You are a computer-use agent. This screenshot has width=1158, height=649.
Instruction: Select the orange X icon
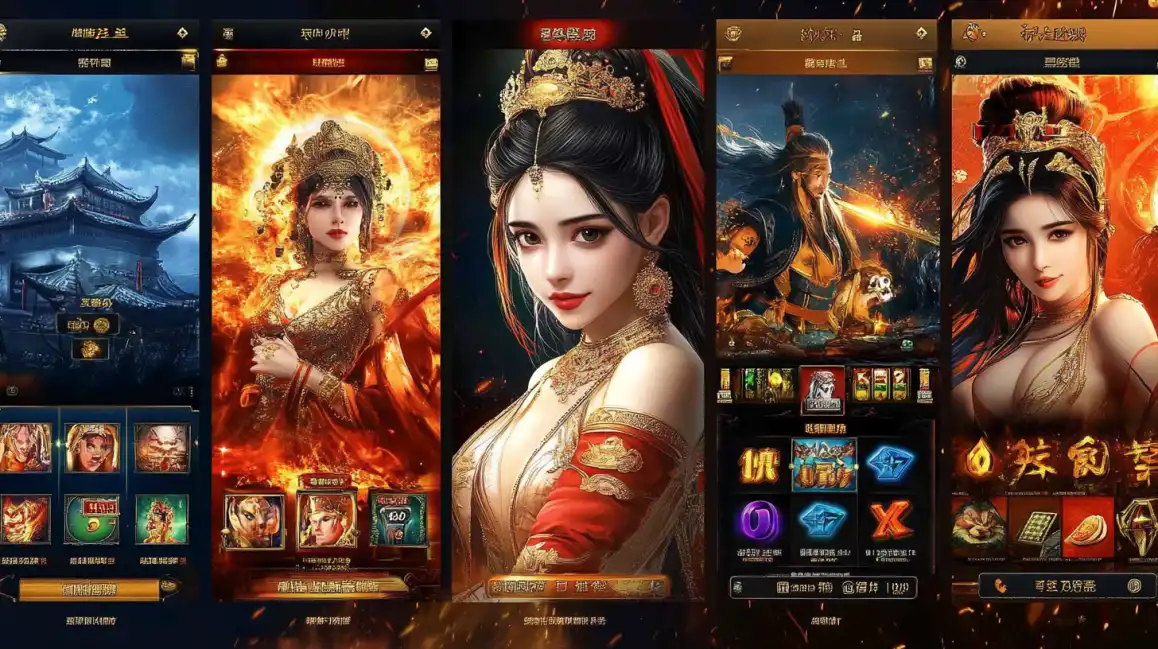coord(889,521)
